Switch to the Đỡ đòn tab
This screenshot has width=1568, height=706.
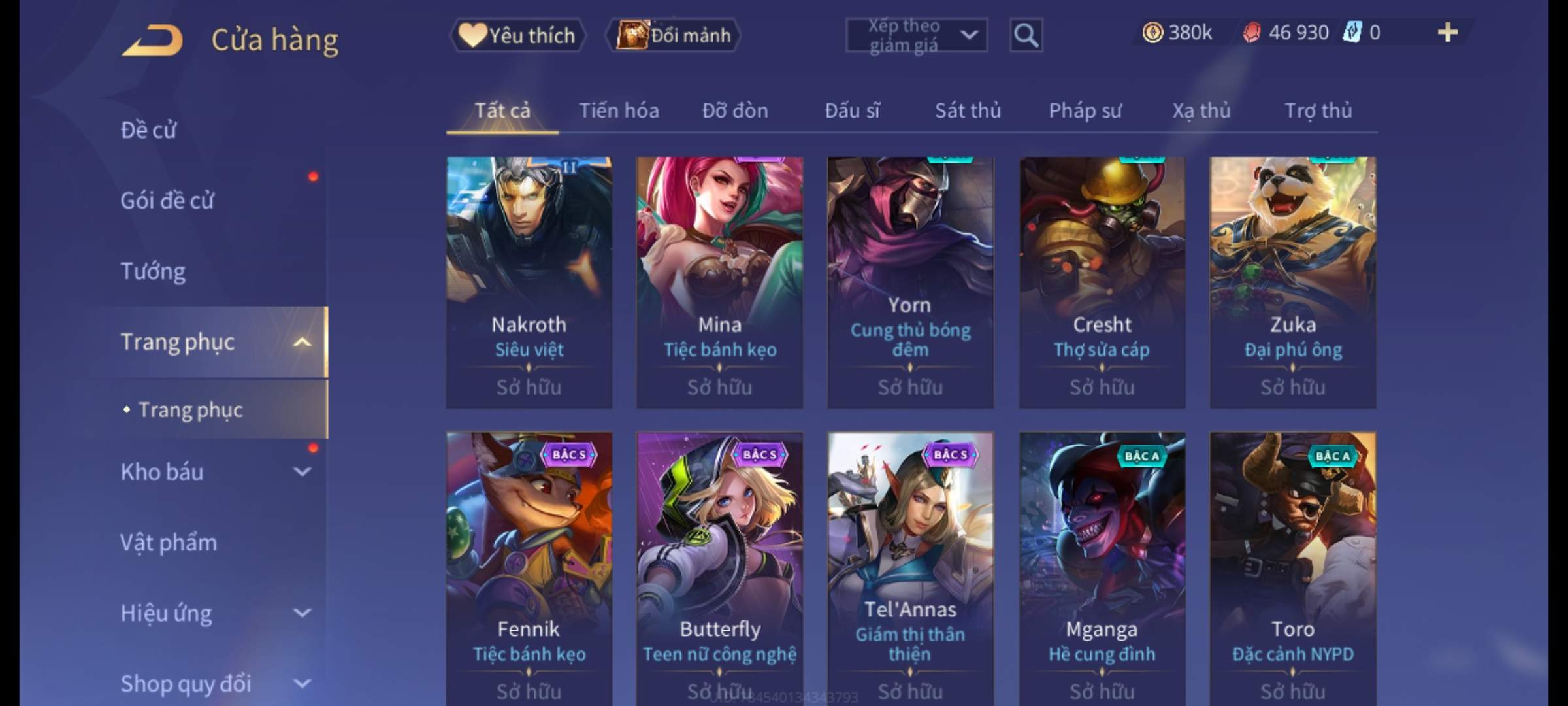[x=735, y=110]
